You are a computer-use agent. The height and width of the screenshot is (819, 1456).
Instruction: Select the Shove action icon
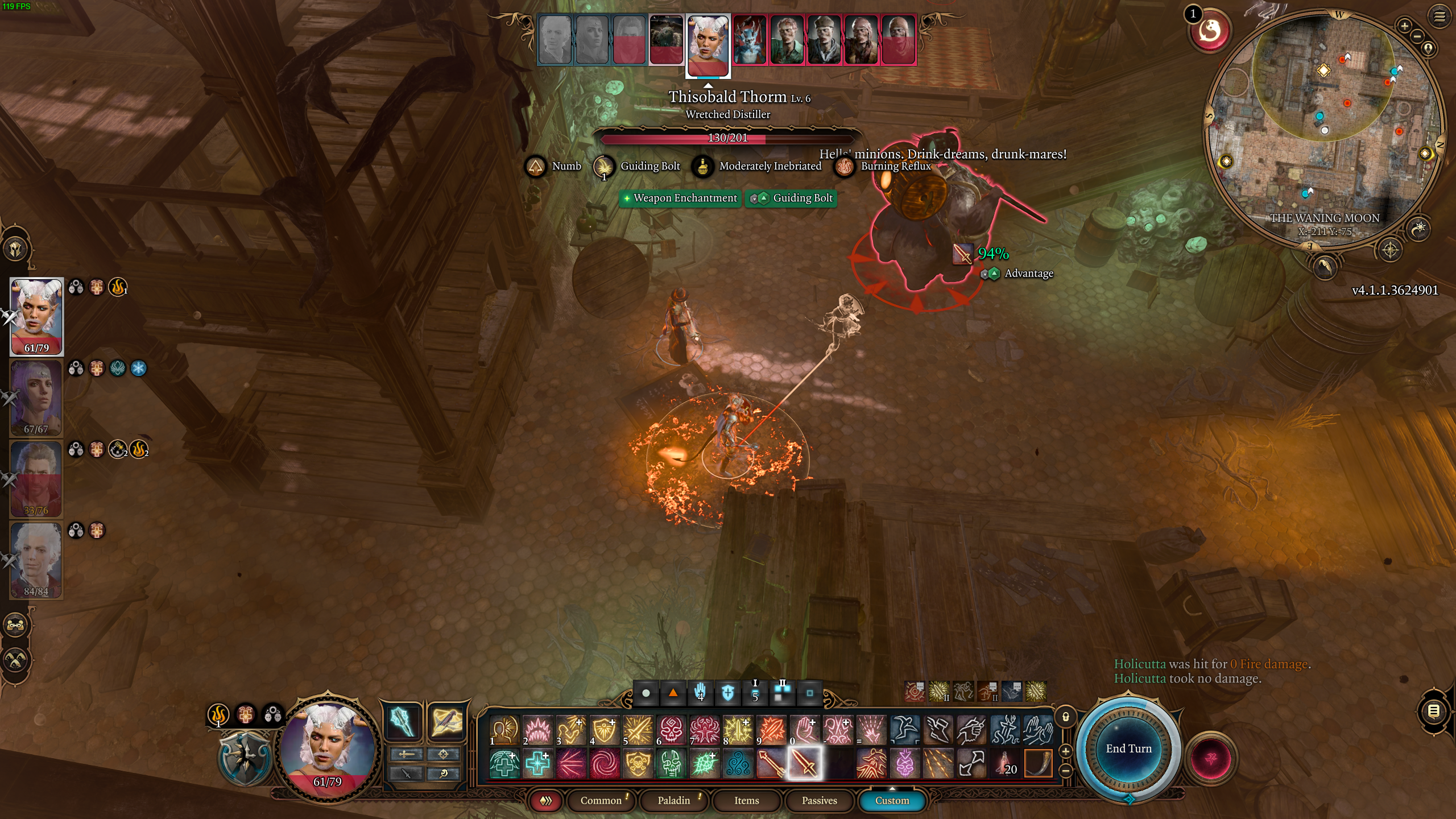pos(1038,730)
